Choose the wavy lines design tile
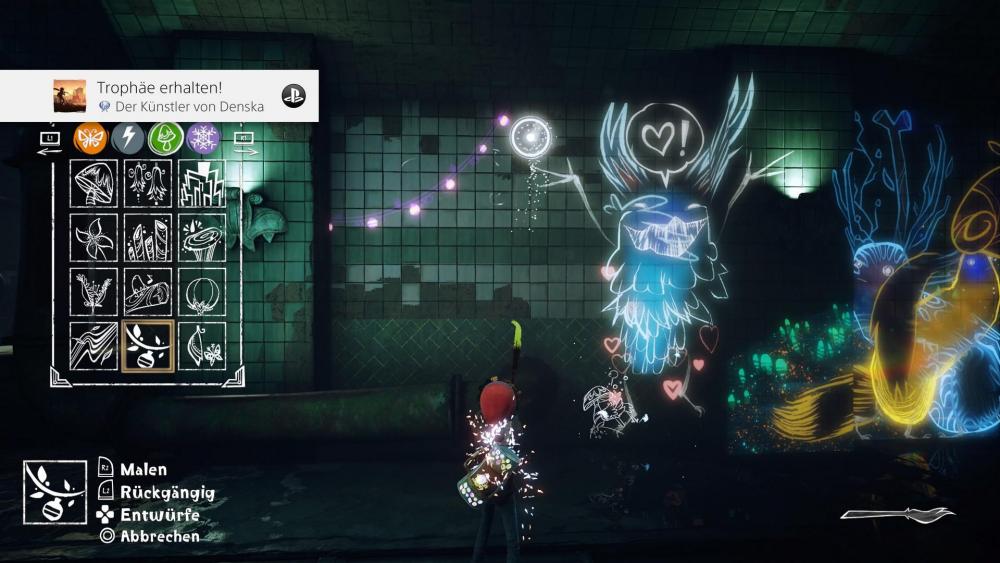The height and width of the screenshot is (563, 1000). pos(94,345)
